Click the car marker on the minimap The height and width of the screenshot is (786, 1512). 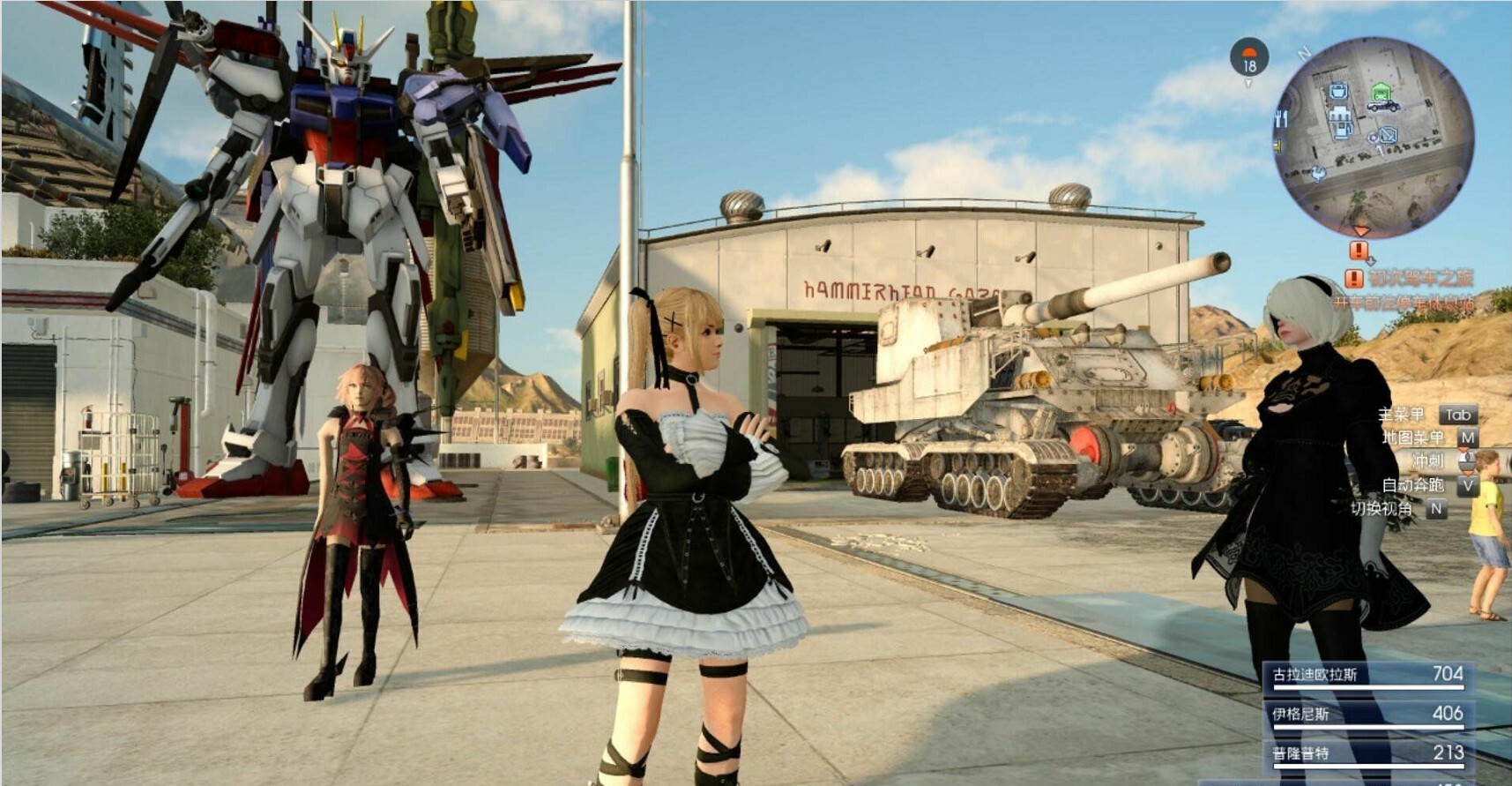(x=1382, y=107)
